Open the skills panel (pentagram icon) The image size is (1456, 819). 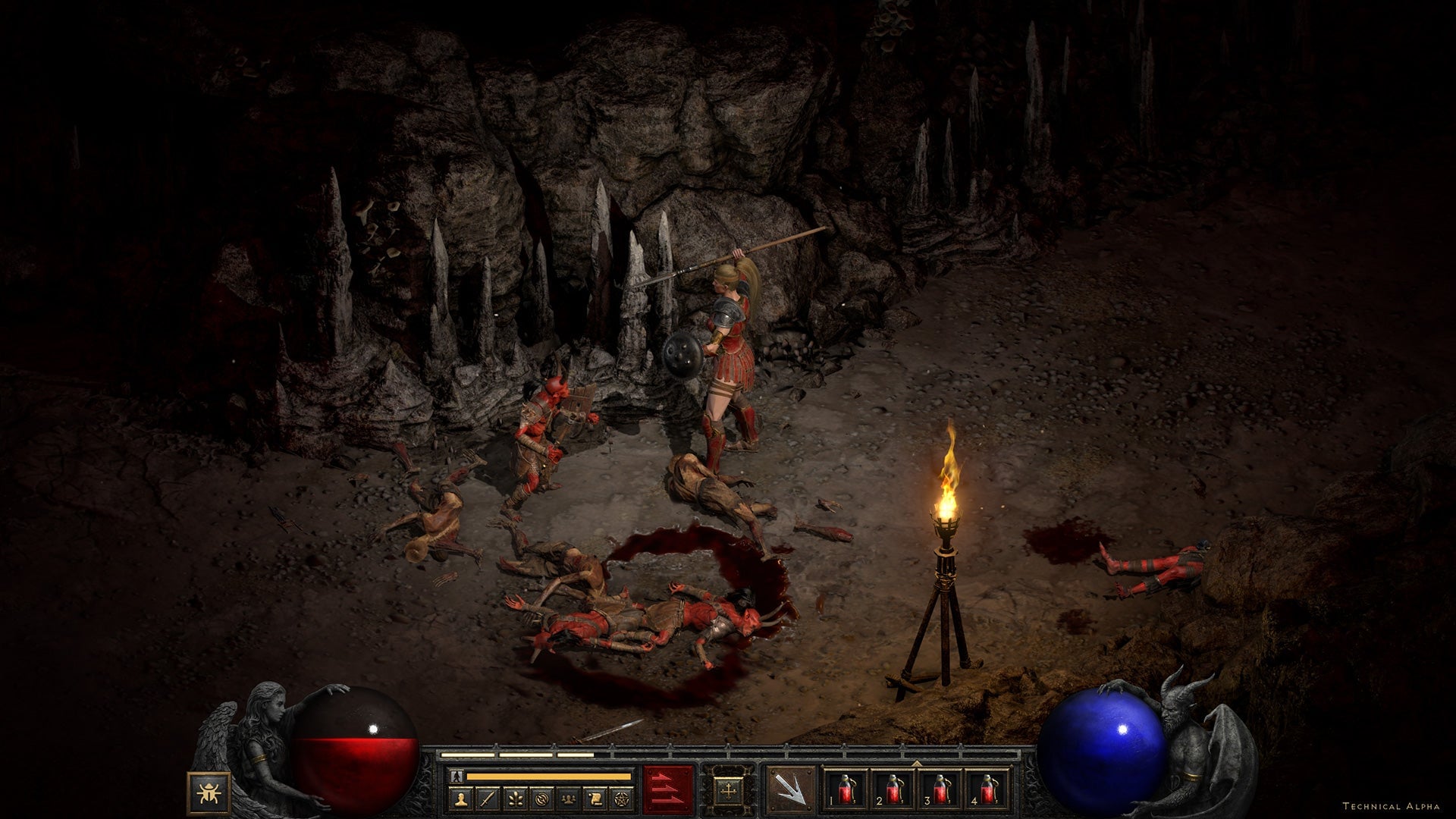623,798
